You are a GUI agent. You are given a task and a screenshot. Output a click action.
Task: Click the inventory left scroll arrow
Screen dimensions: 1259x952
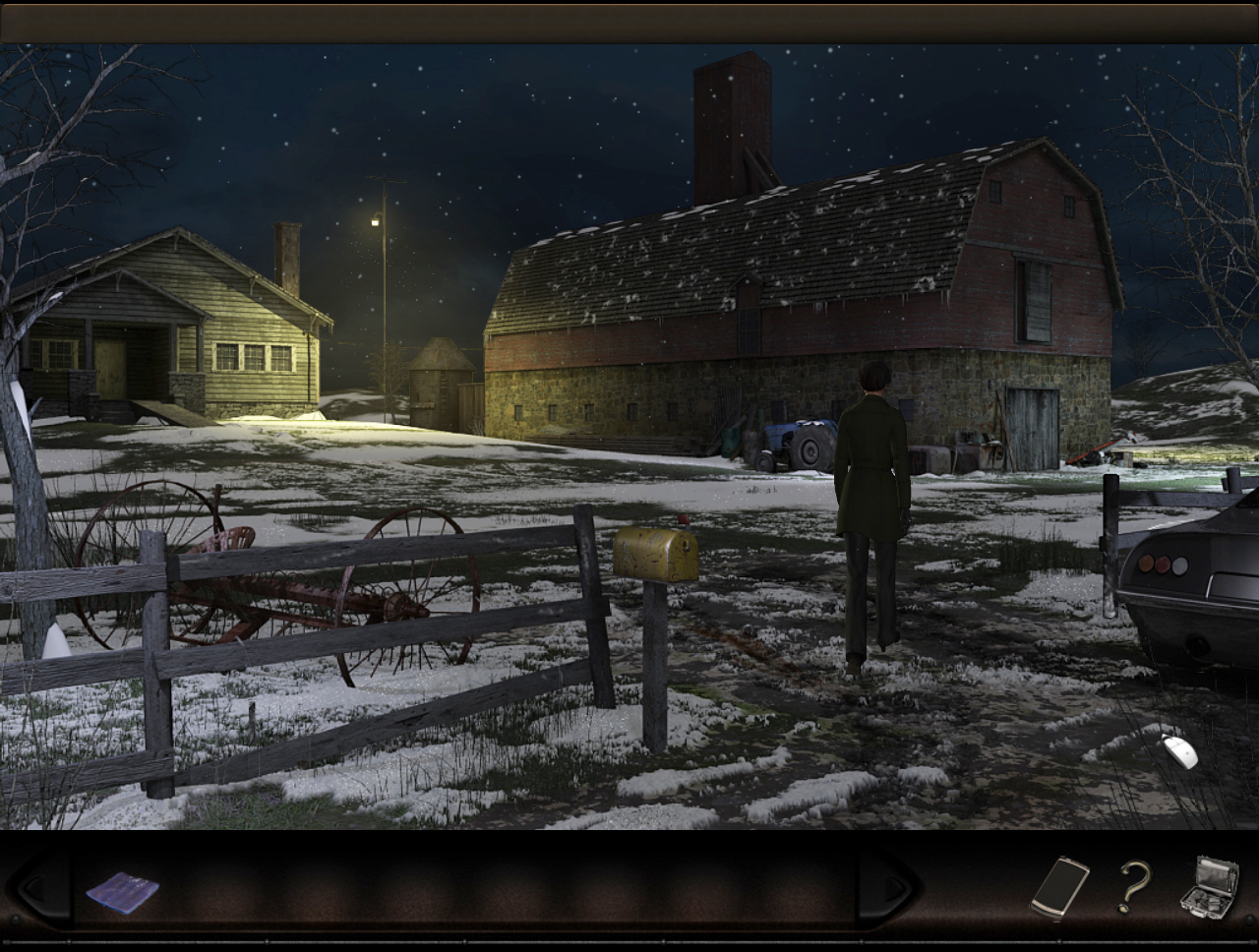(37, 889)
